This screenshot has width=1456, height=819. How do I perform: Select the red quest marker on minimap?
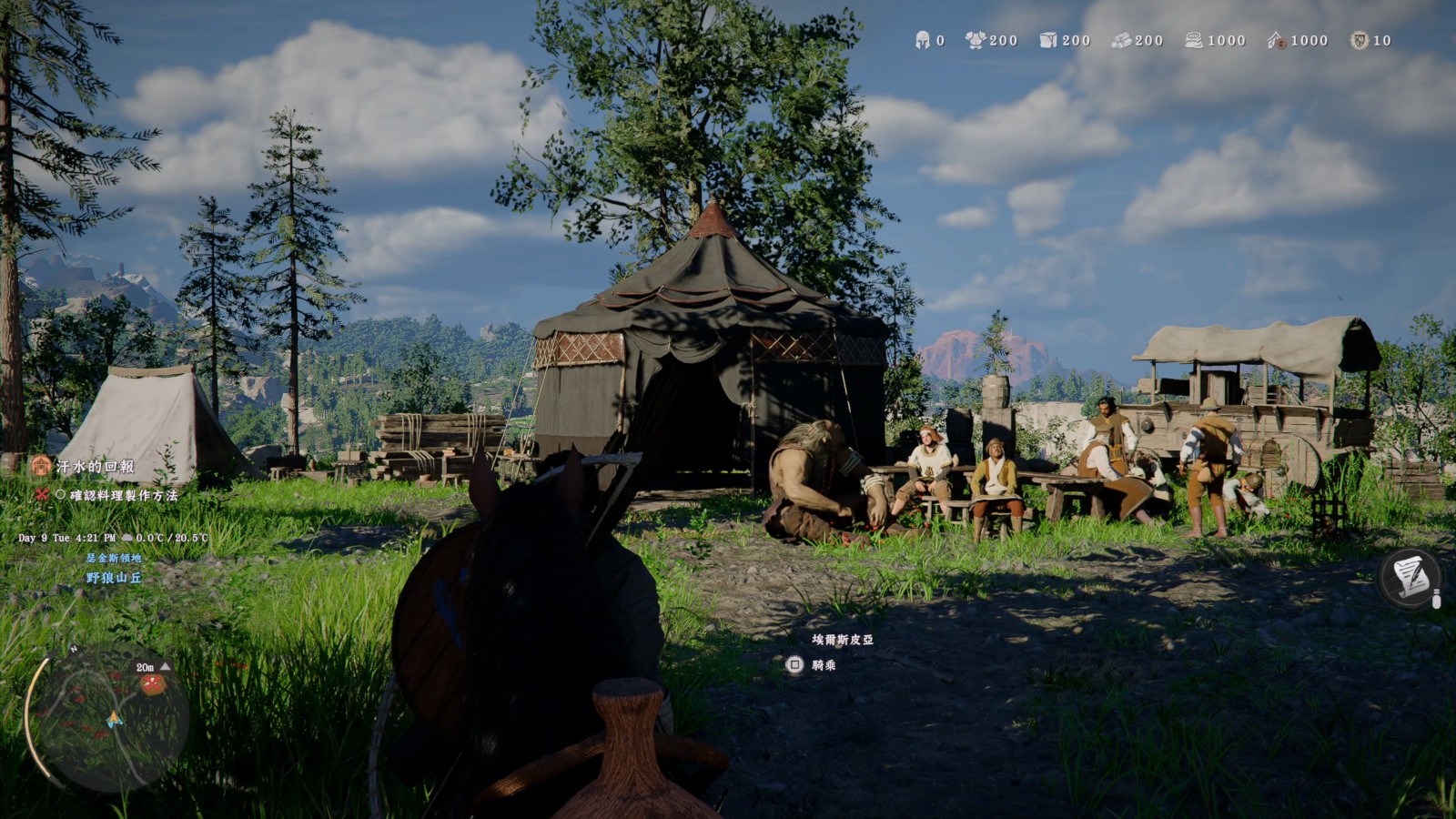coord(153,682)
